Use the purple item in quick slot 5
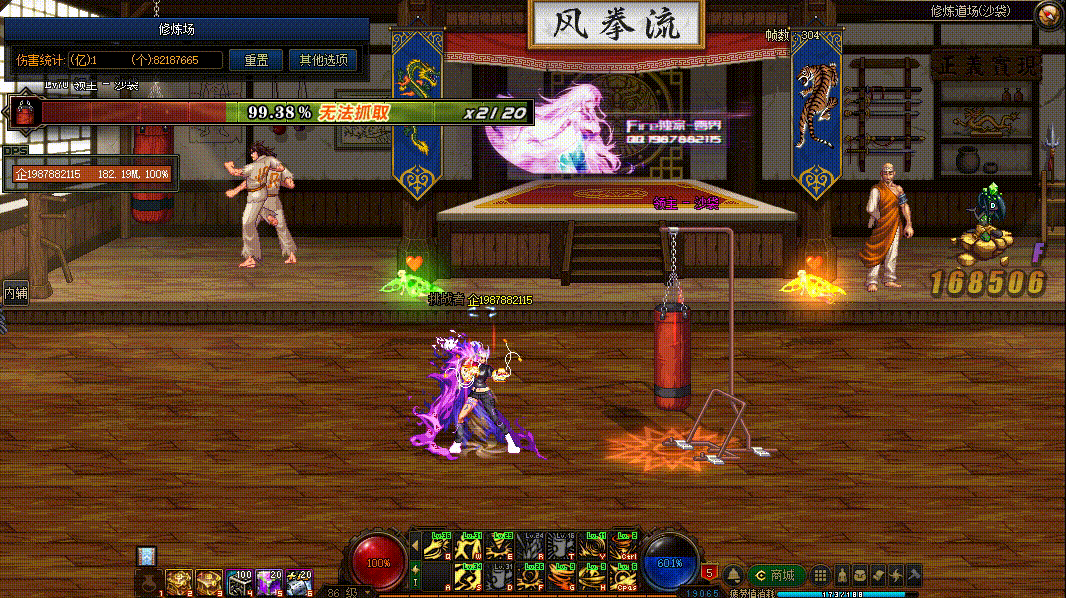Image resolution: width=1066 pixels, height=598 pixels. coord(269,581)
